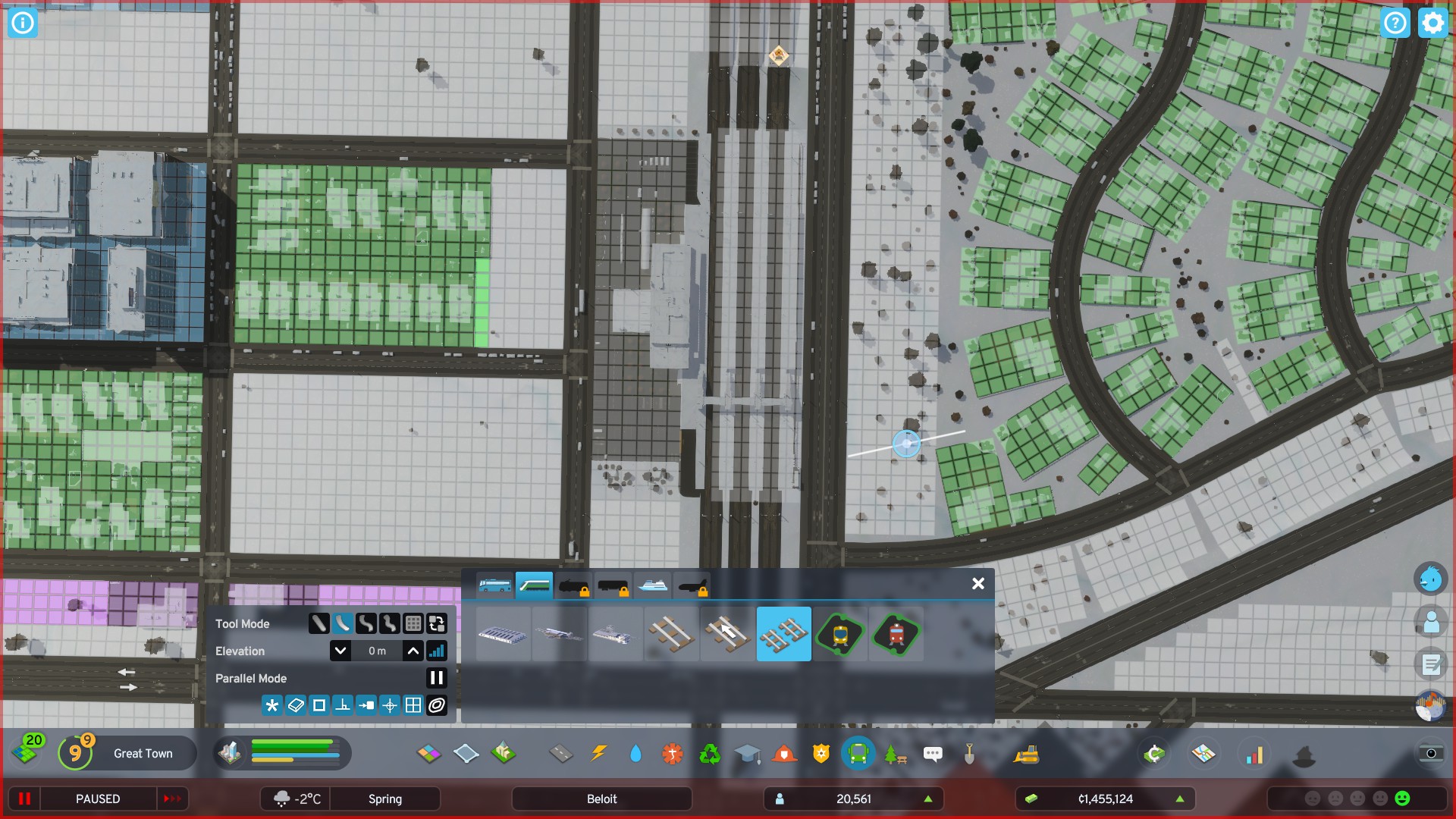This screenshot has width=1456, height=819.
Task: Toggle the contour lines snap option
Action: click(x=437, y=705)
